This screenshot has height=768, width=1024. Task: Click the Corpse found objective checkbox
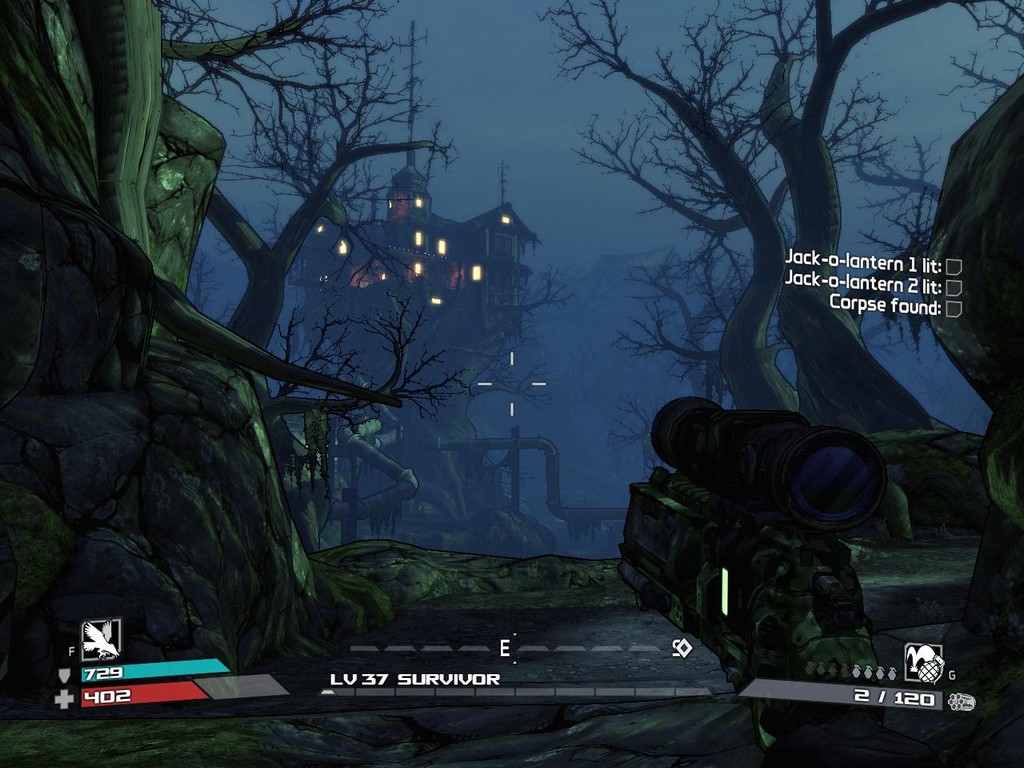pos(954,308)
